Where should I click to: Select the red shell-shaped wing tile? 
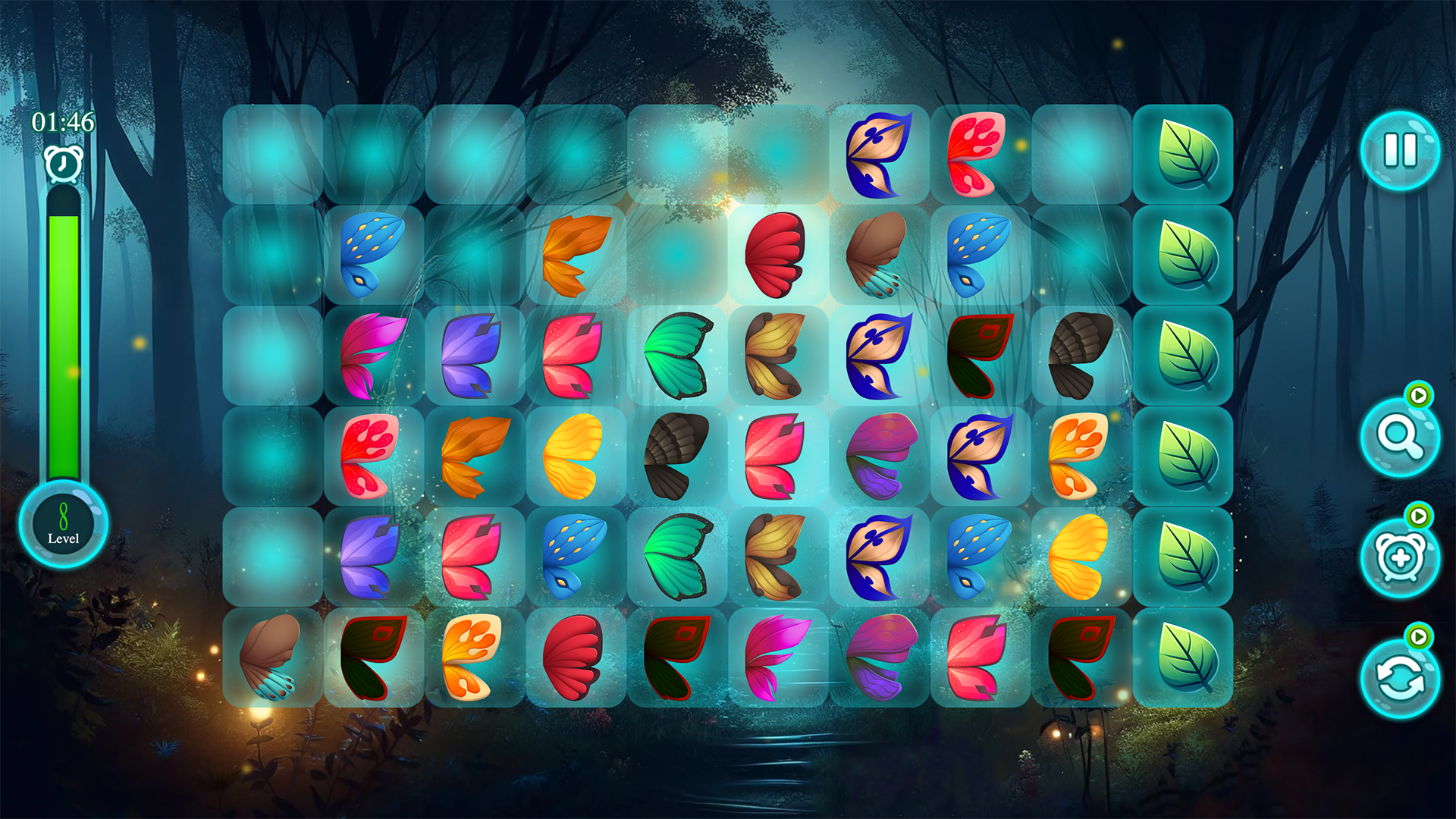click(777, 253)
